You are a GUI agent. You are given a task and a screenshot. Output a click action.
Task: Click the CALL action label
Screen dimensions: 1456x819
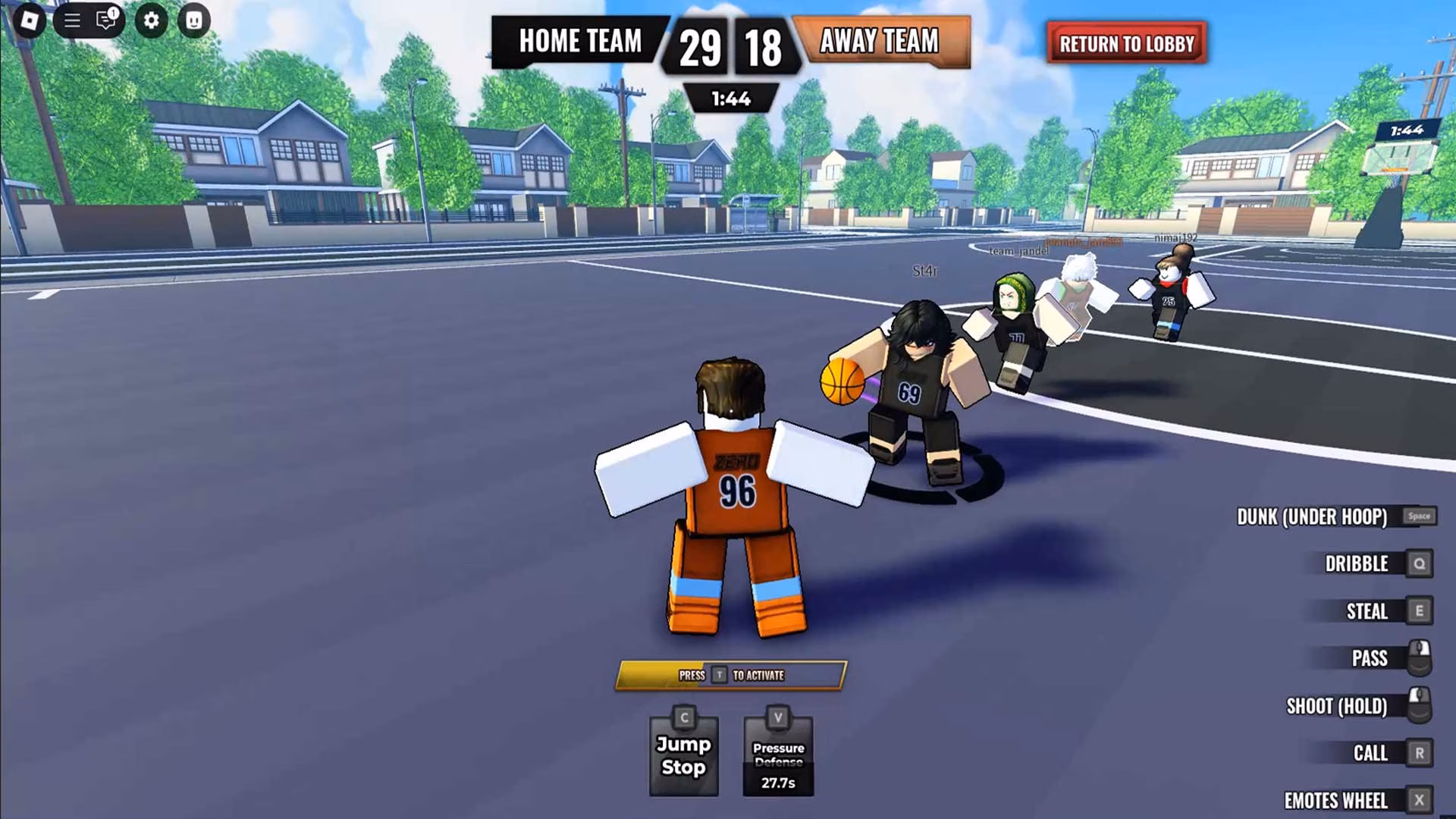pos(1371,752)
